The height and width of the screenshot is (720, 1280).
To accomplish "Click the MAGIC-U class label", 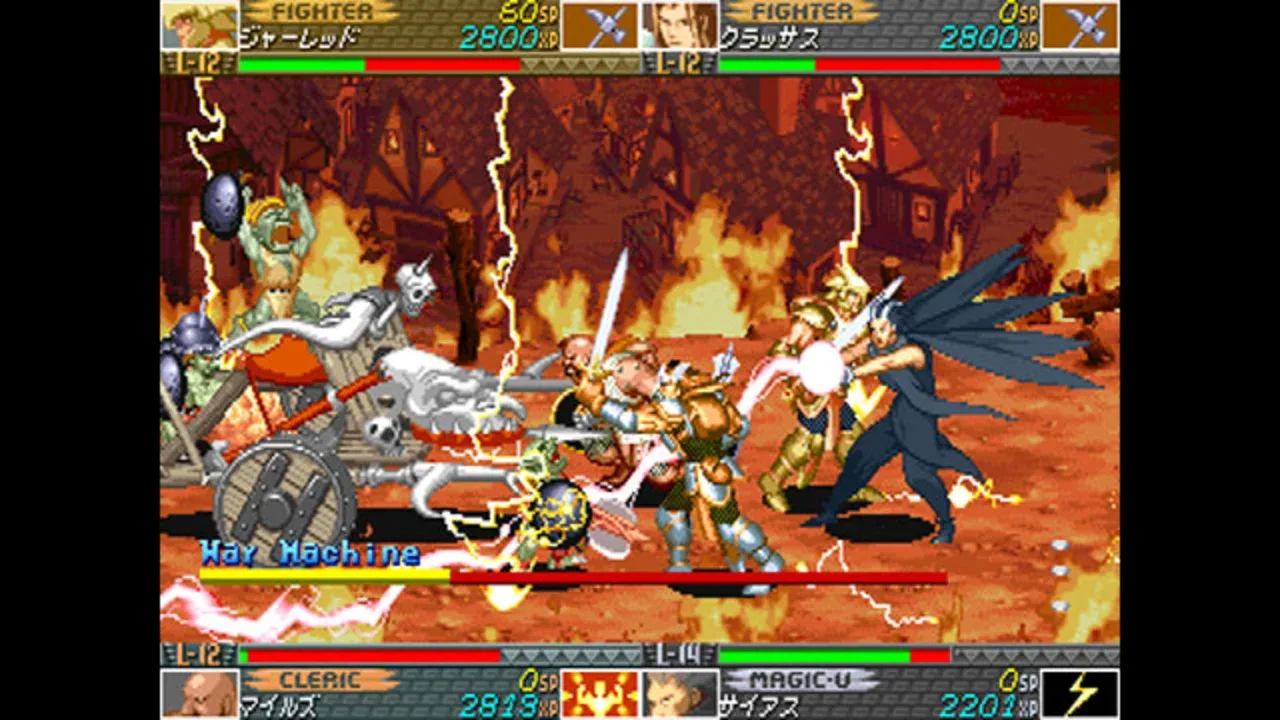I will [x=800, y=681].
